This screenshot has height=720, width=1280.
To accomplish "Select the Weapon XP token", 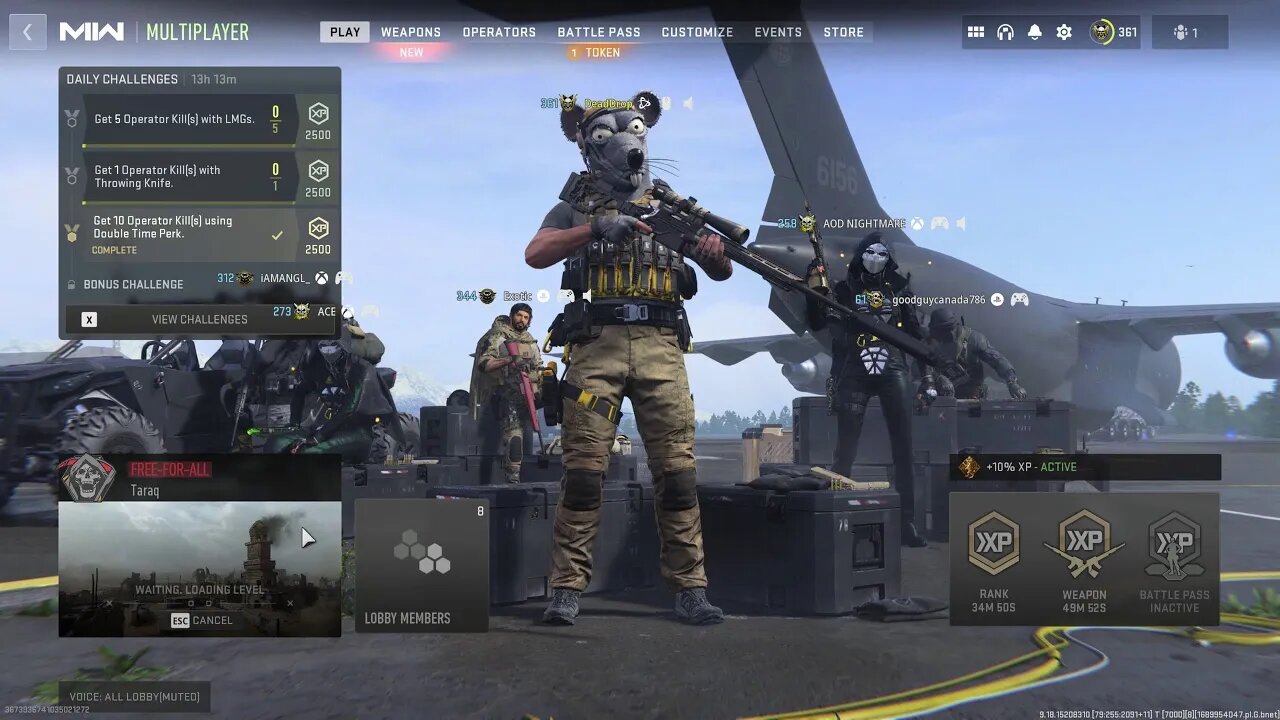I will (1084, 558).
